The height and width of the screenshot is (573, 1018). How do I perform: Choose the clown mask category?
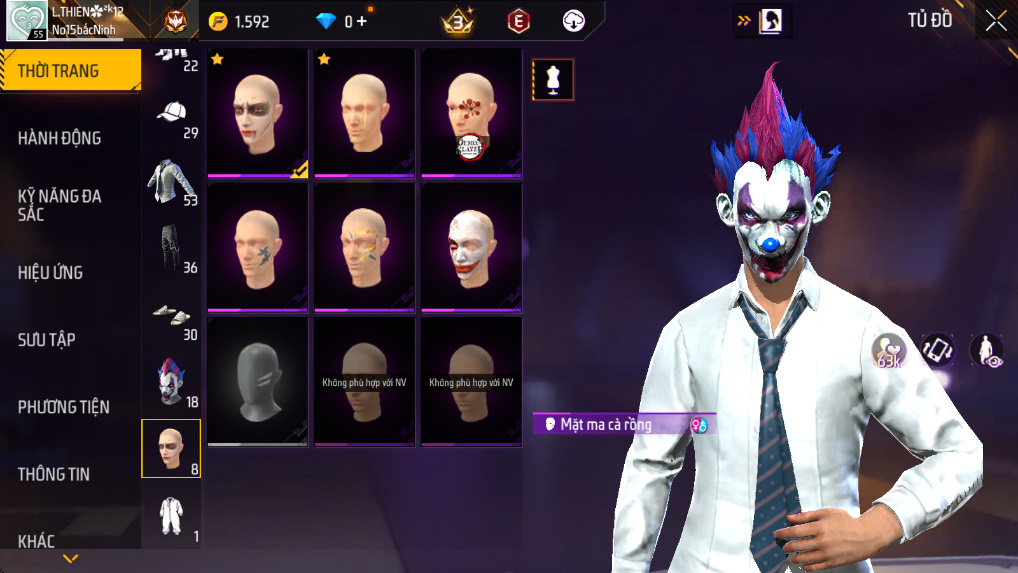pyautogui.click(x=172, y=383)
